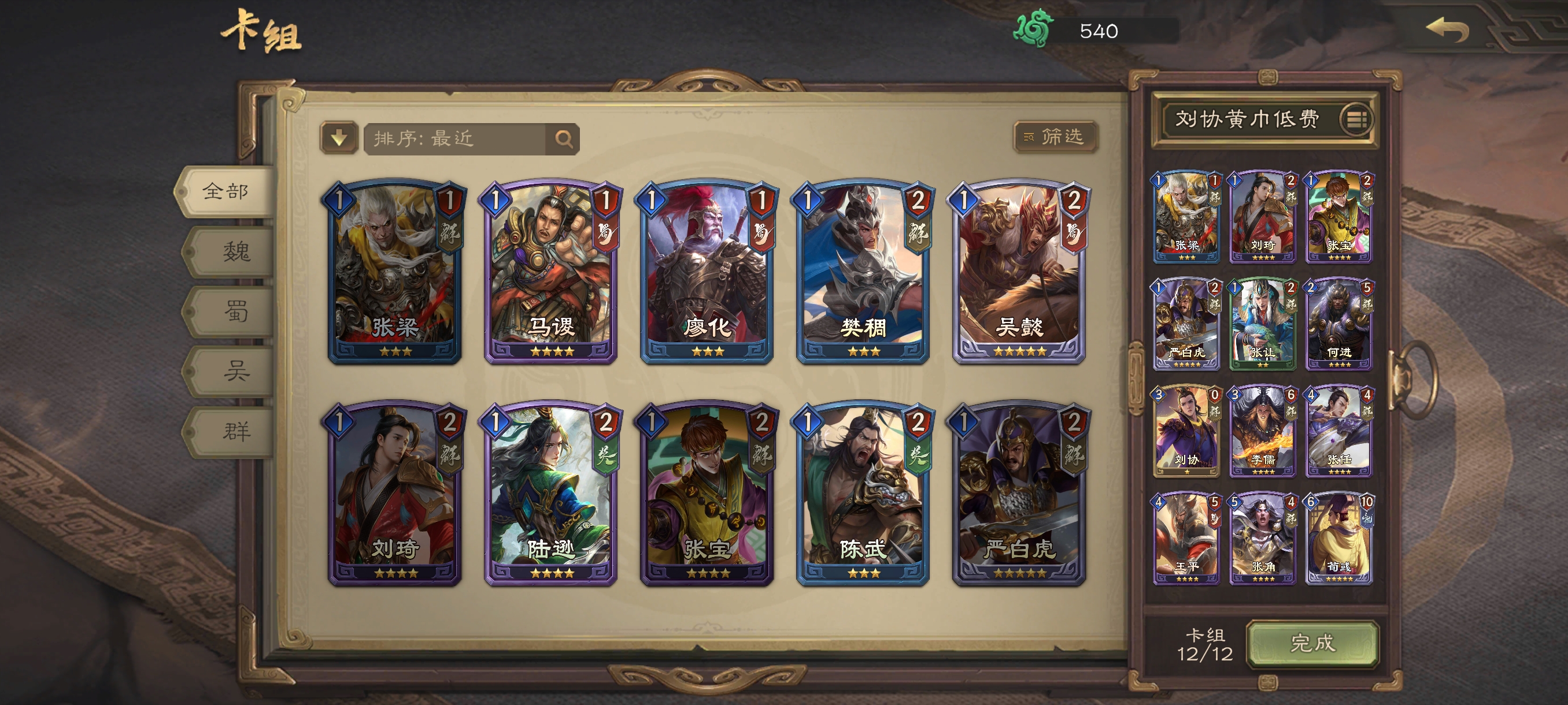Switch to the 蜀 faction tab
Image resolution: width=1568 pixels, height=705 pixels.
234,311
